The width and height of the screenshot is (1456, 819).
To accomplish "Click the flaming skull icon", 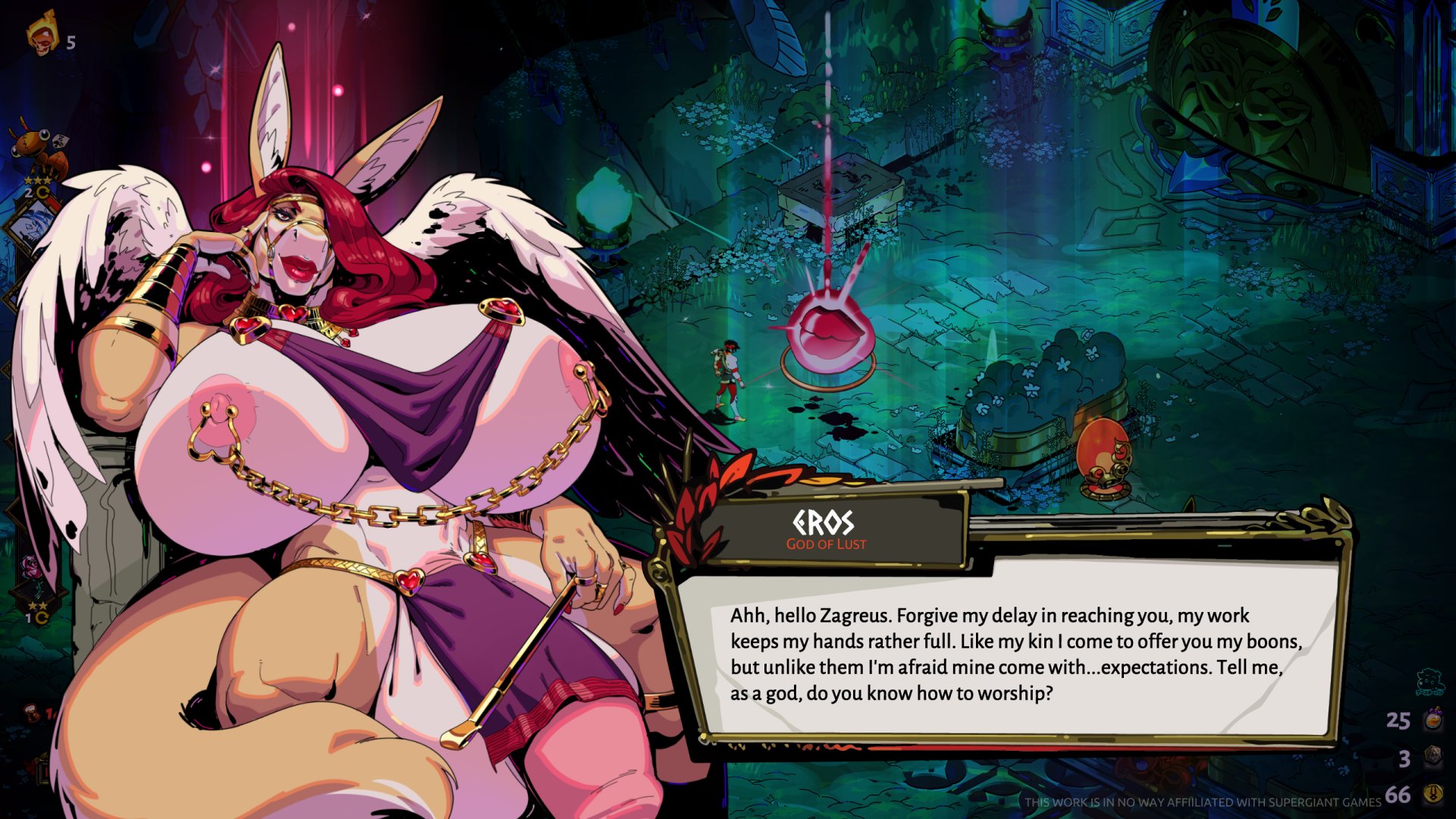I will (42, 34).
